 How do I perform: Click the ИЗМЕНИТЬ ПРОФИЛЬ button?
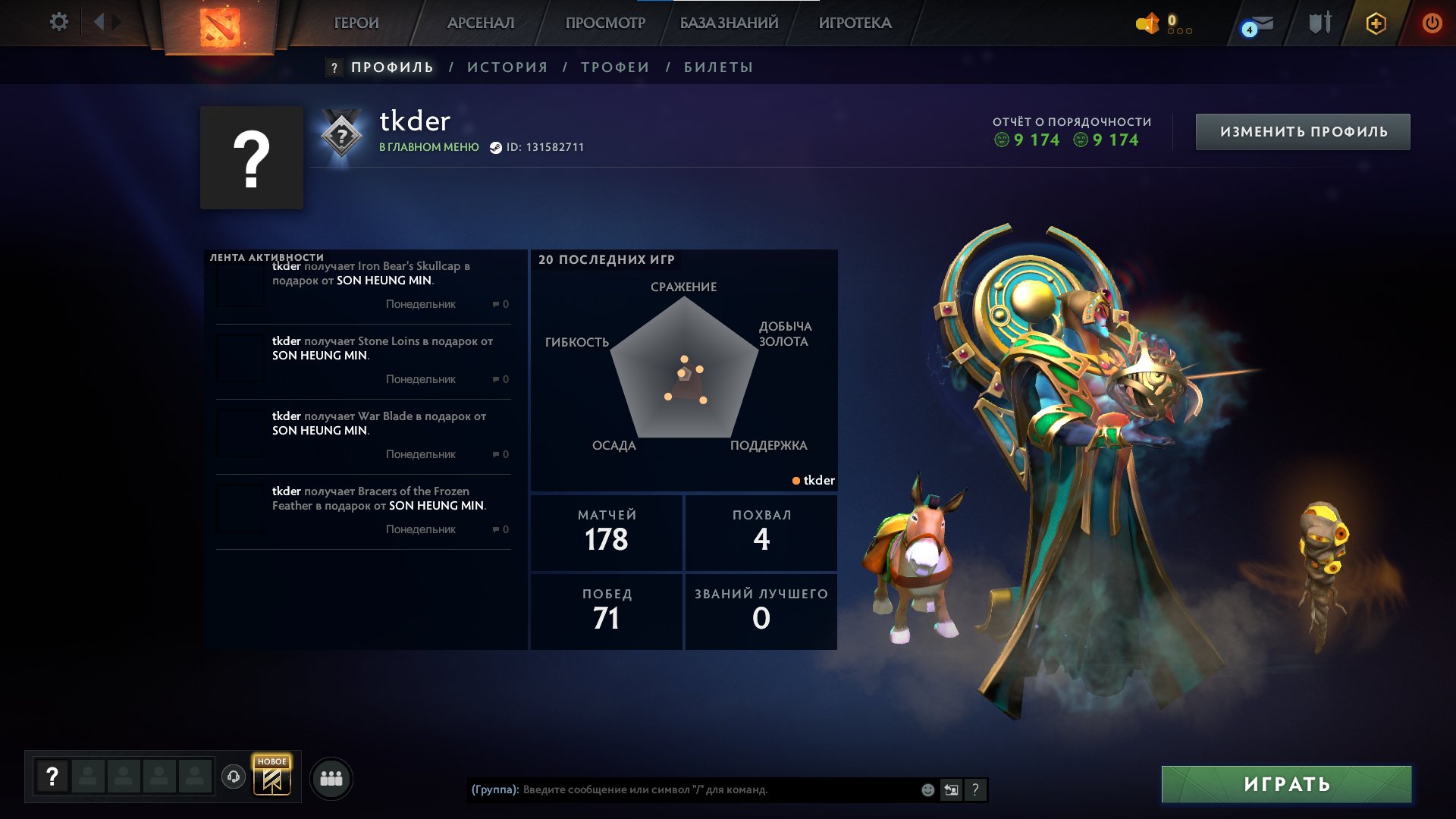[1303, 132]
